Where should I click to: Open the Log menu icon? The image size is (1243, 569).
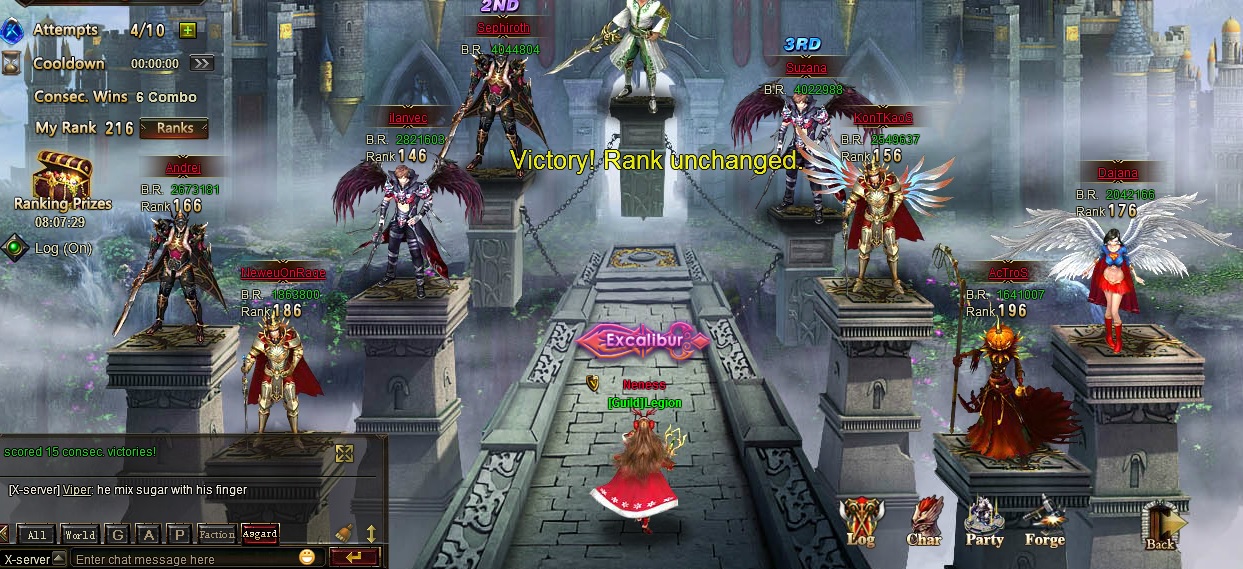860,520
